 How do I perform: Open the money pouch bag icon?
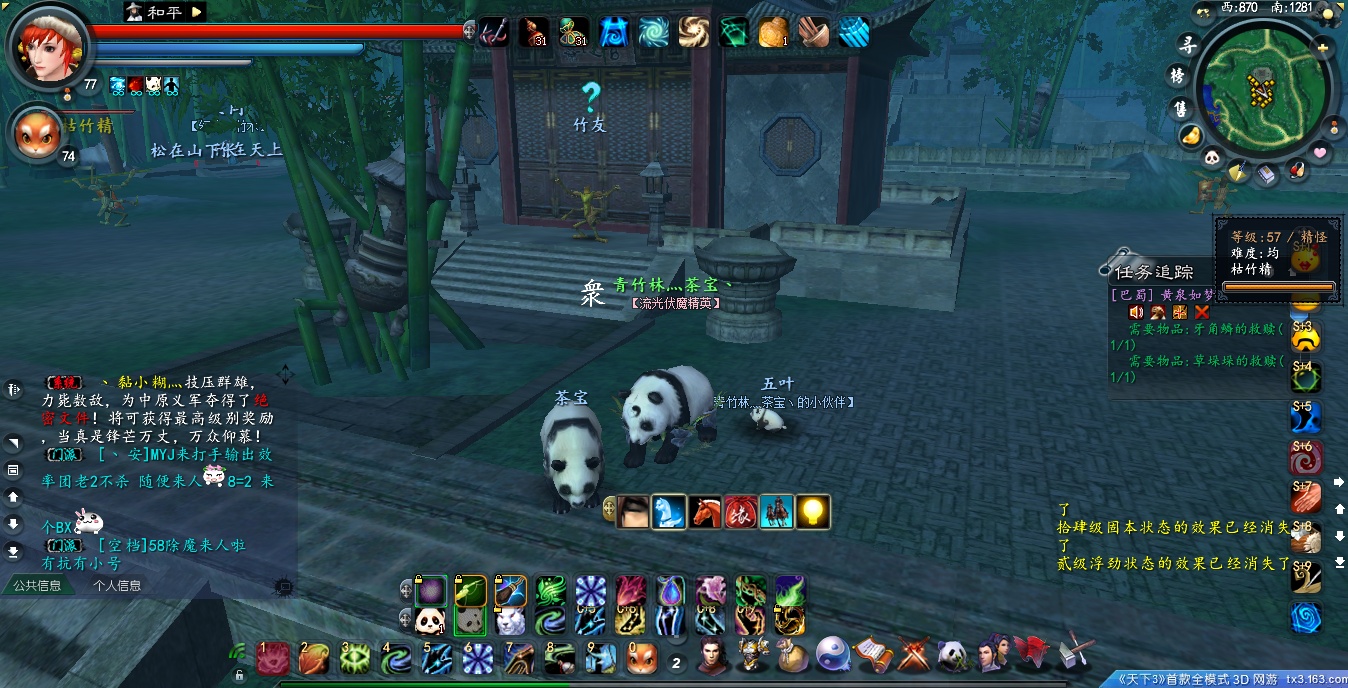[x=793, y=656]
